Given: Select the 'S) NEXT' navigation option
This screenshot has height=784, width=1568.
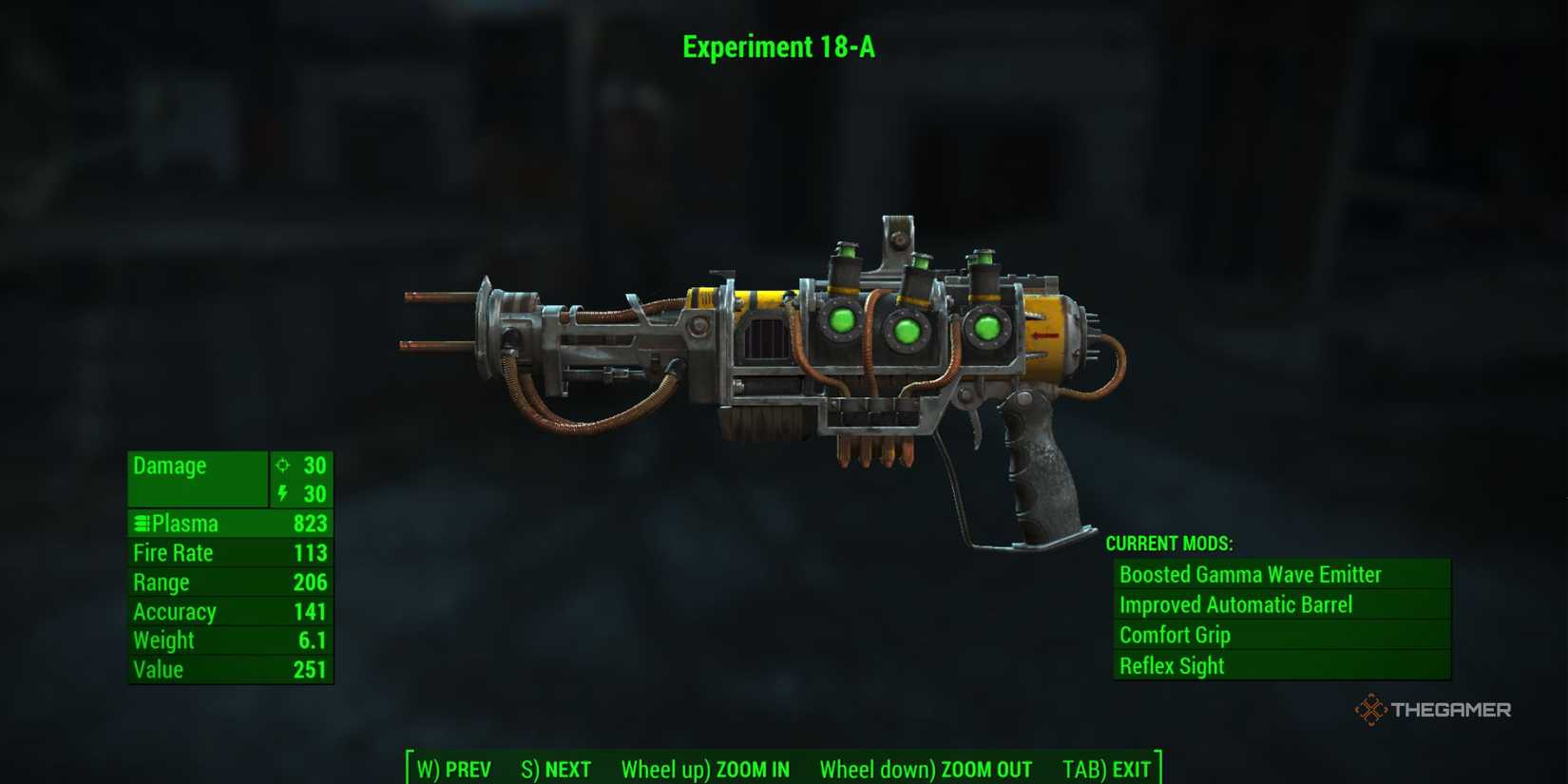Looking at the screenshot, I should point(556,770).
